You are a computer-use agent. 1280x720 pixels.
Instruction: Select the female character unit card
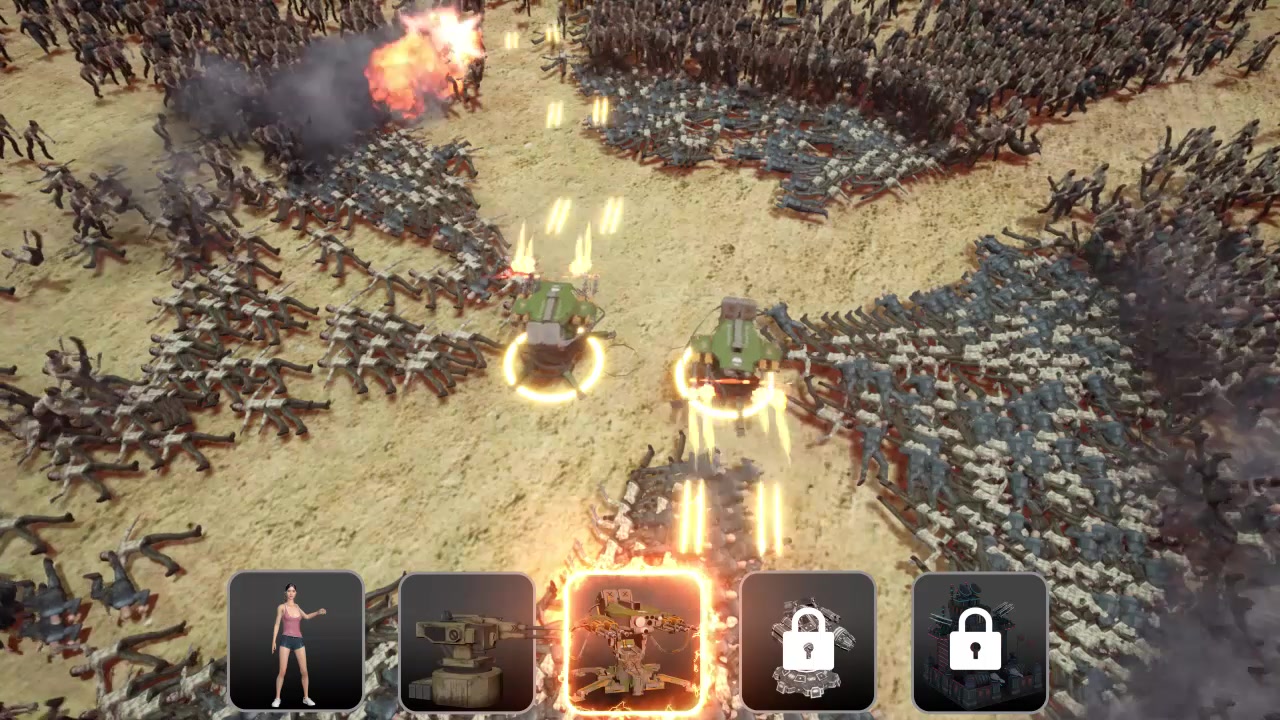point(296,641)
